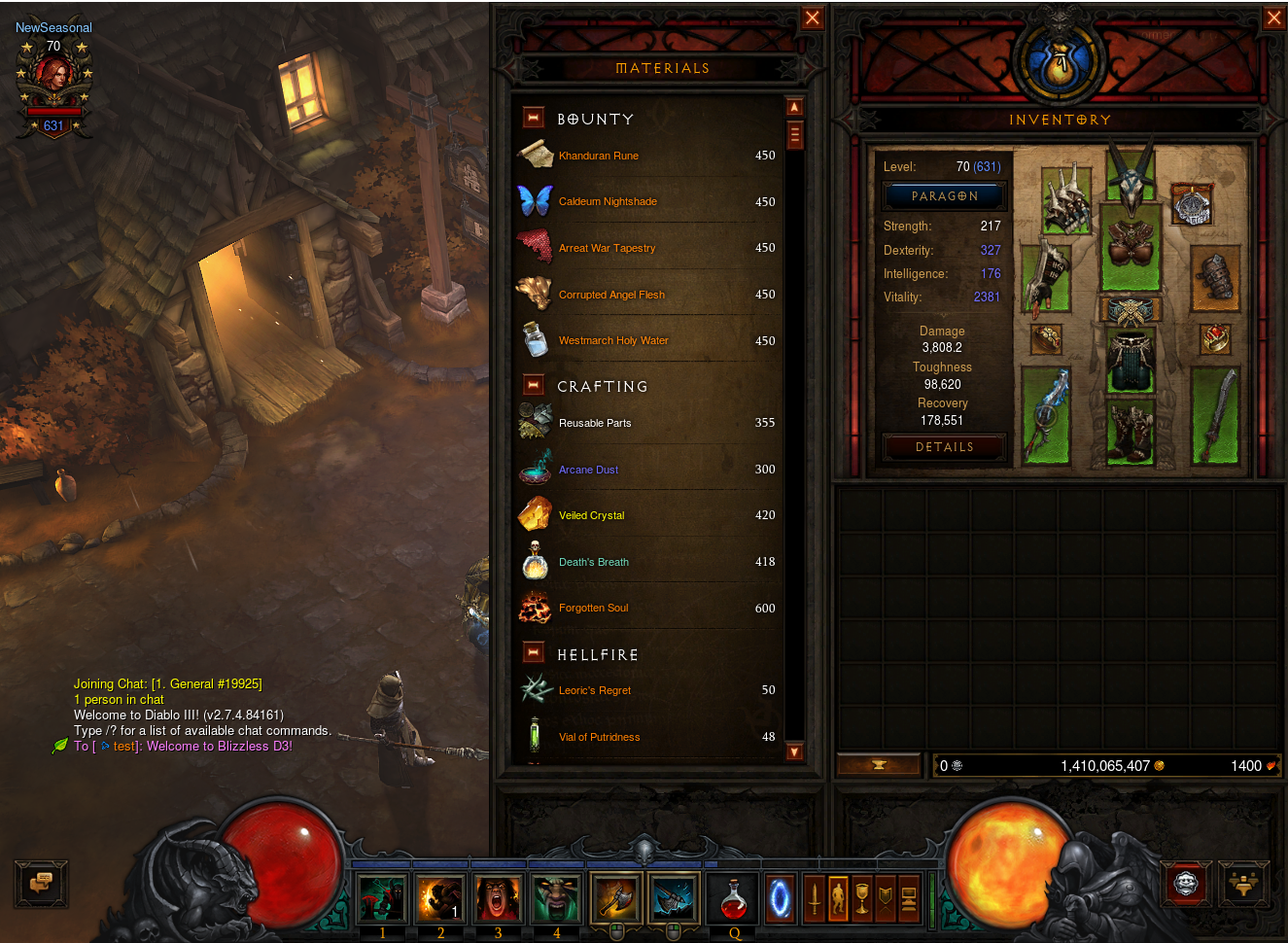
Task: Collapse the Bounty materials section
Action: pos(533,118)
